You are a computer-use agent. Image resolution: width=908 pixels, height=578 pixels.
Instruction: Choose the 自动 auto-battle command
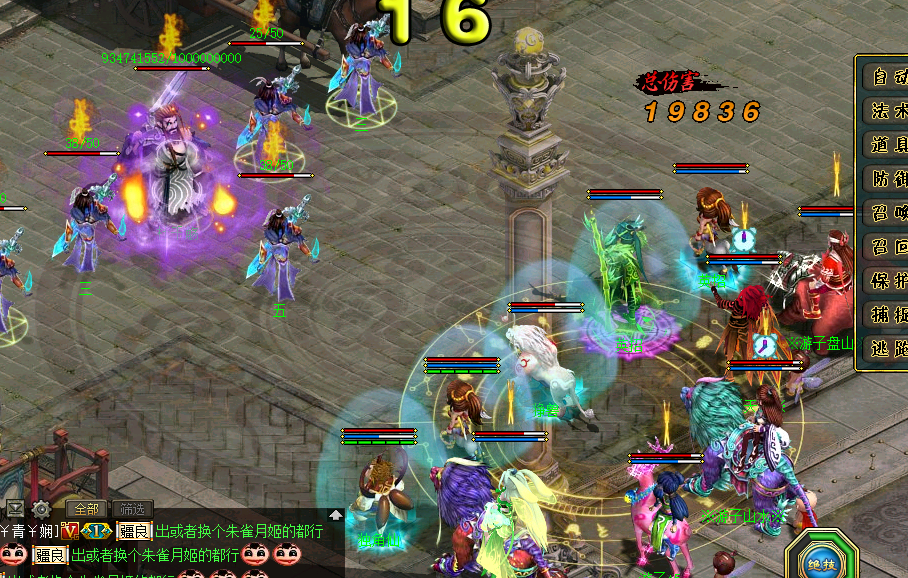click(886, 76)
